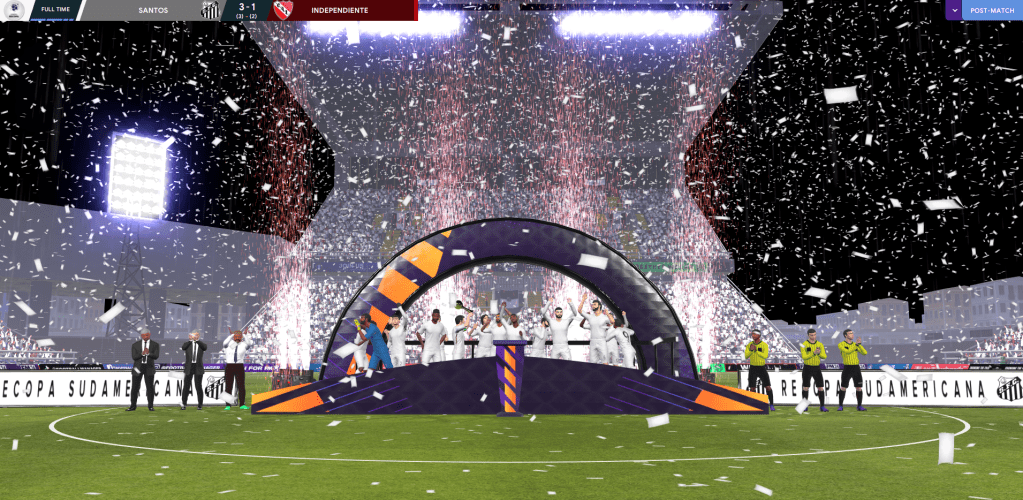
Task: Open the dropdown arrow beside Post-Match
Action: coord(954,10)
